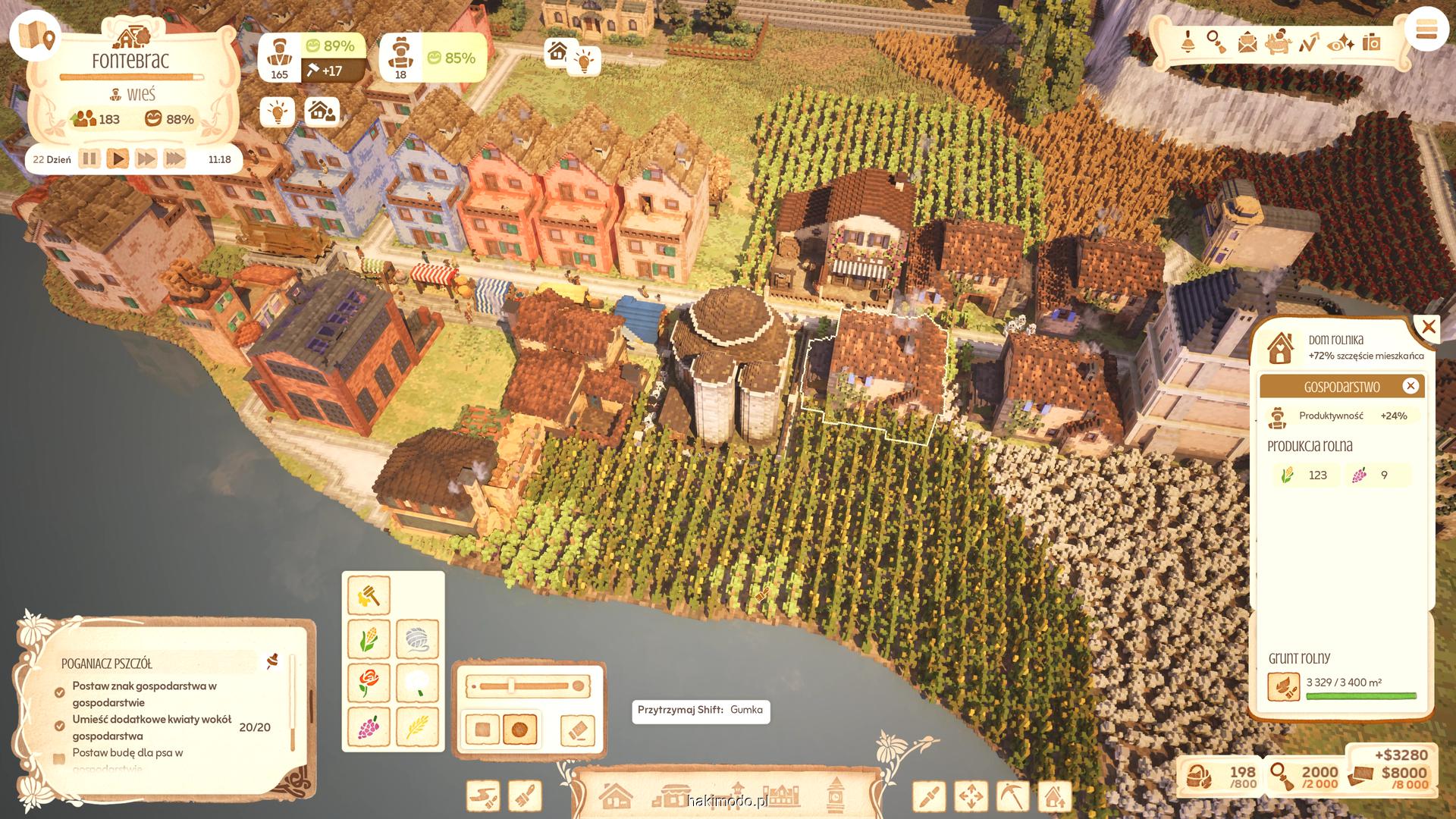
Task: Open the houses build category
Action: click(x=615, y=796)
